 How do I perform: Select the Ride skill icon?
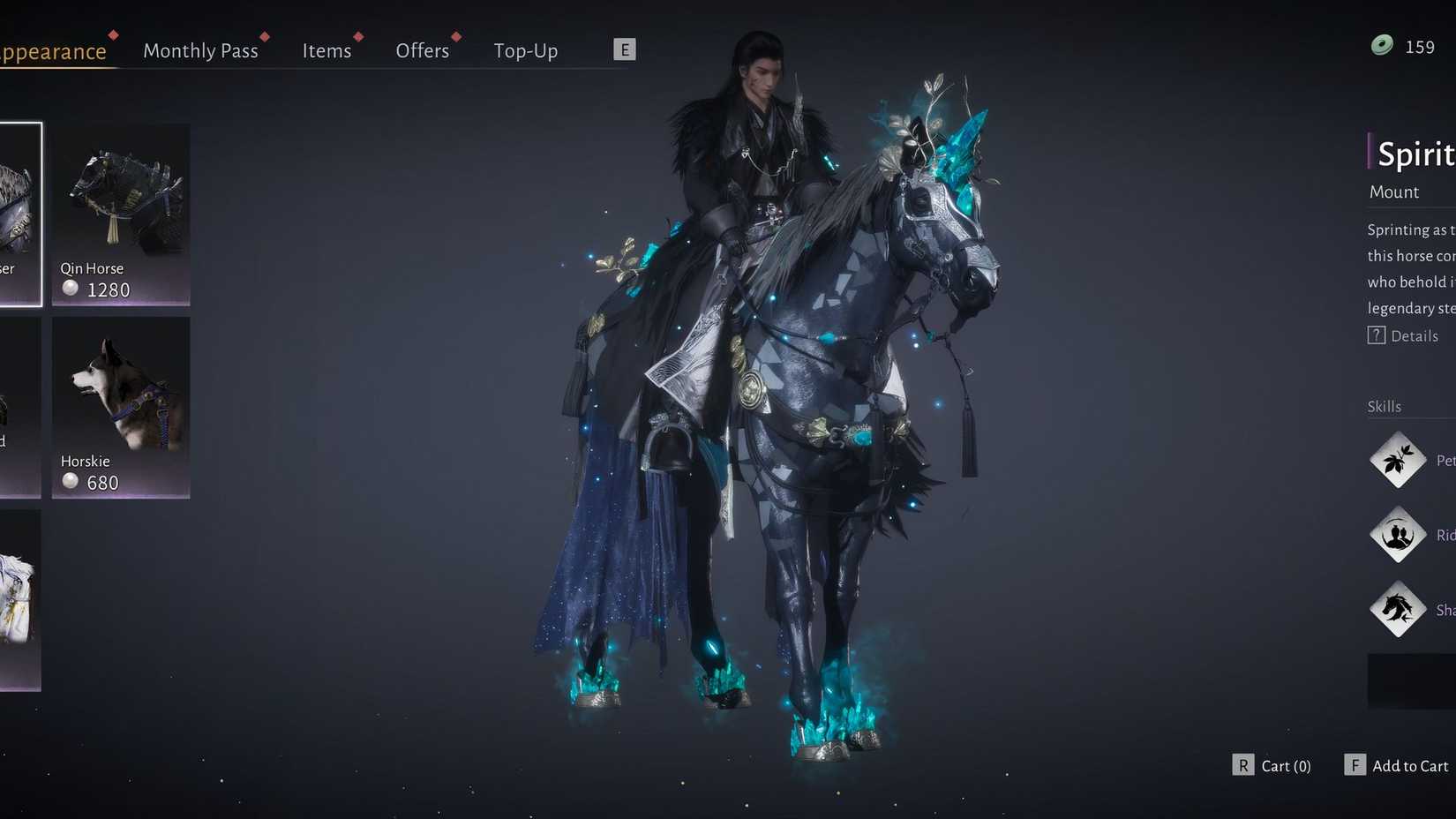pos(1399,535)
